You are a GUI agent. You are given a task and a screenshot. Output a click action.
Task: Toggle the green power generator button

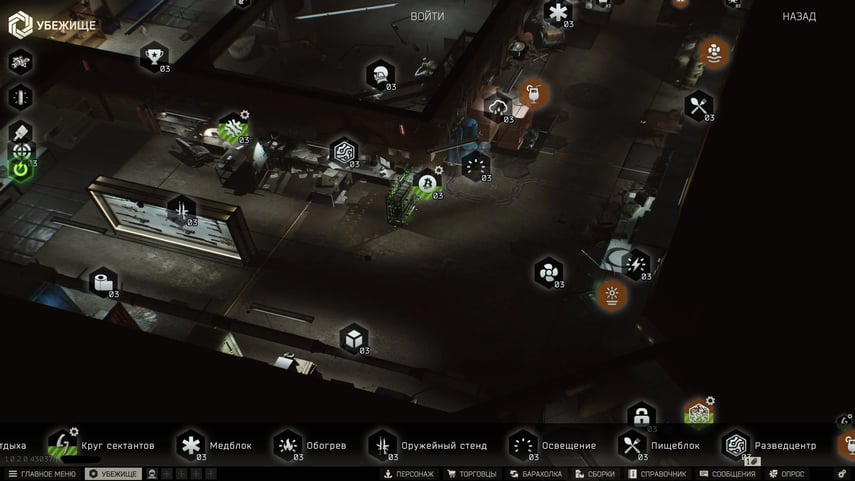[21, 170]
